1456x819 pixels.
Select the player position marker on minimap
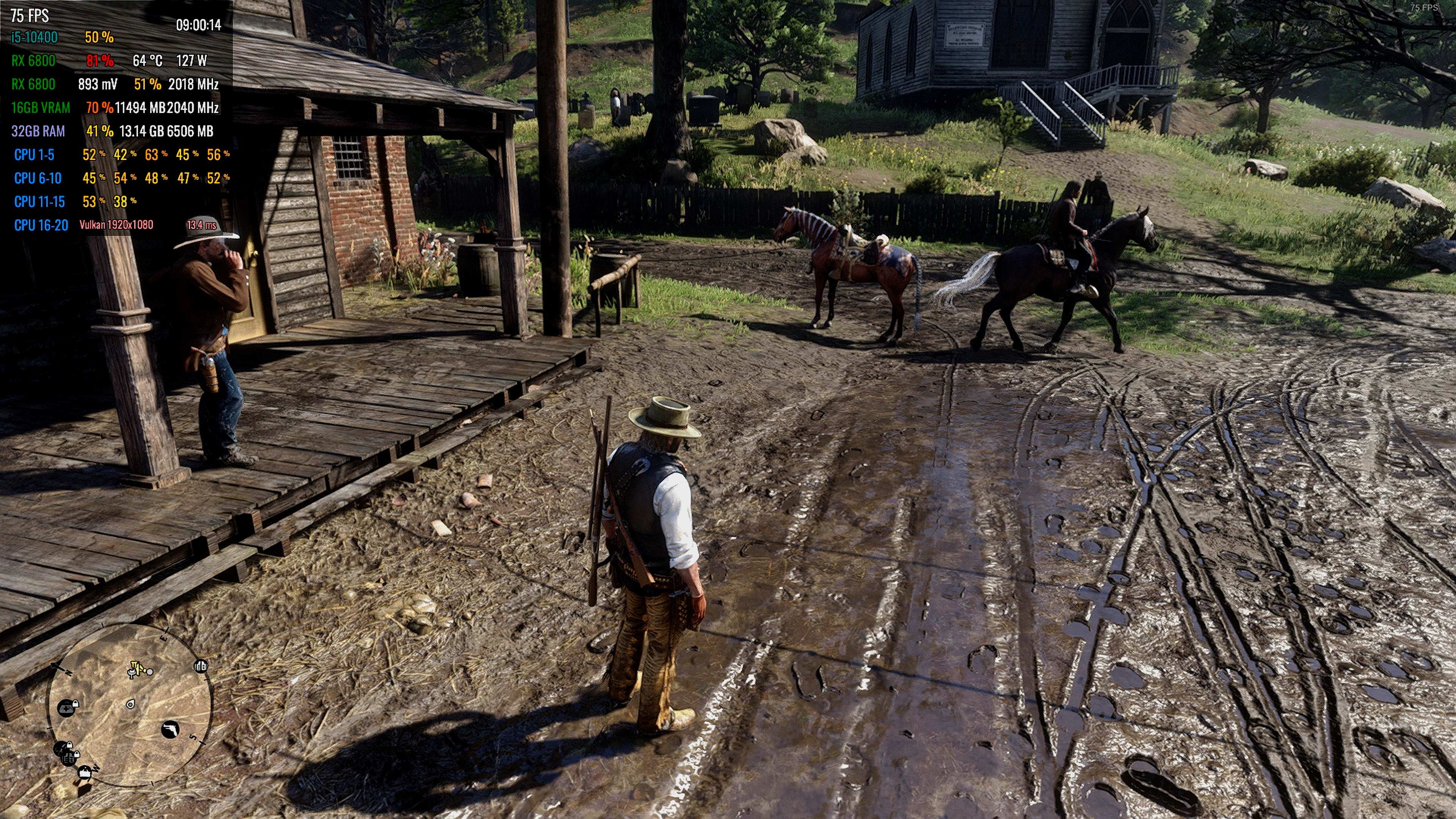click(130, 704)
